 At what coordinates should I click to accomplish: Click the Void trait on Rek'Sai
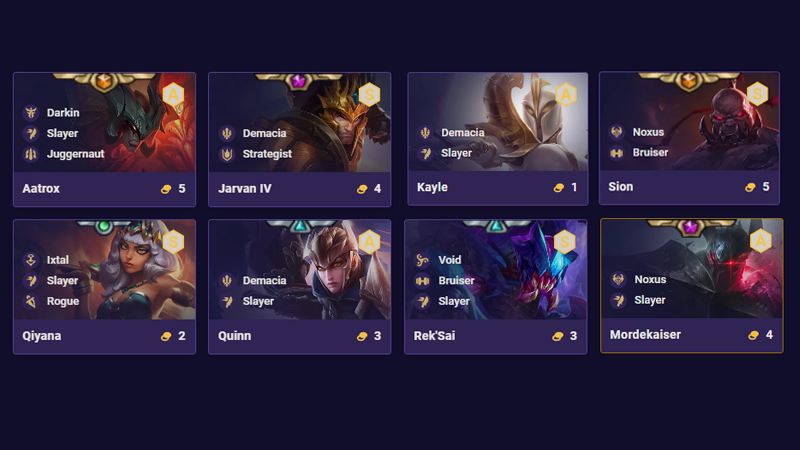pyautogui.click(x=449, y=260)
